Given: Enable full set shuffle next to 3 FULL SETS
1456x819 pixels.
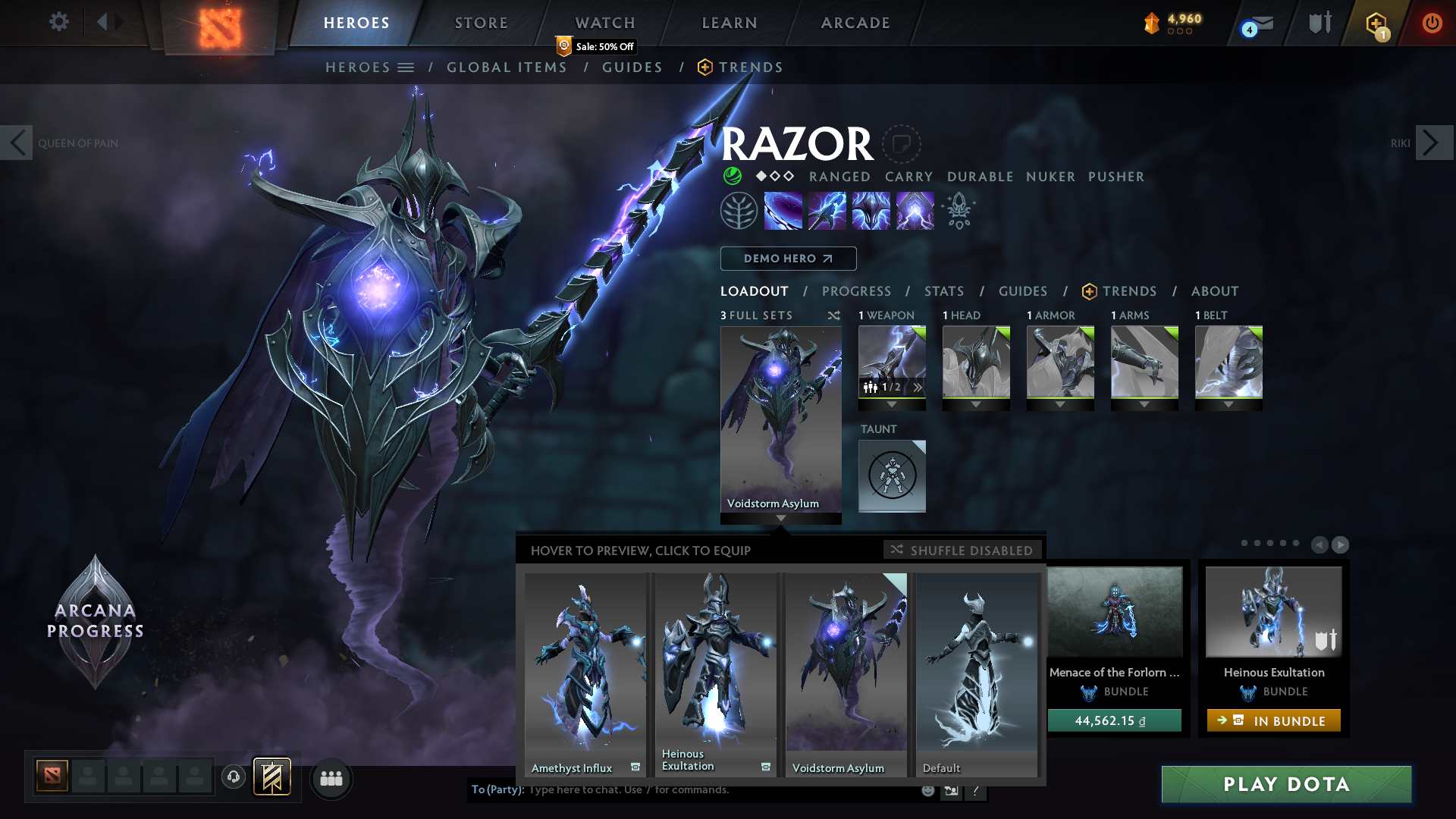Looking at the screenshot, I should coord(833,315).
